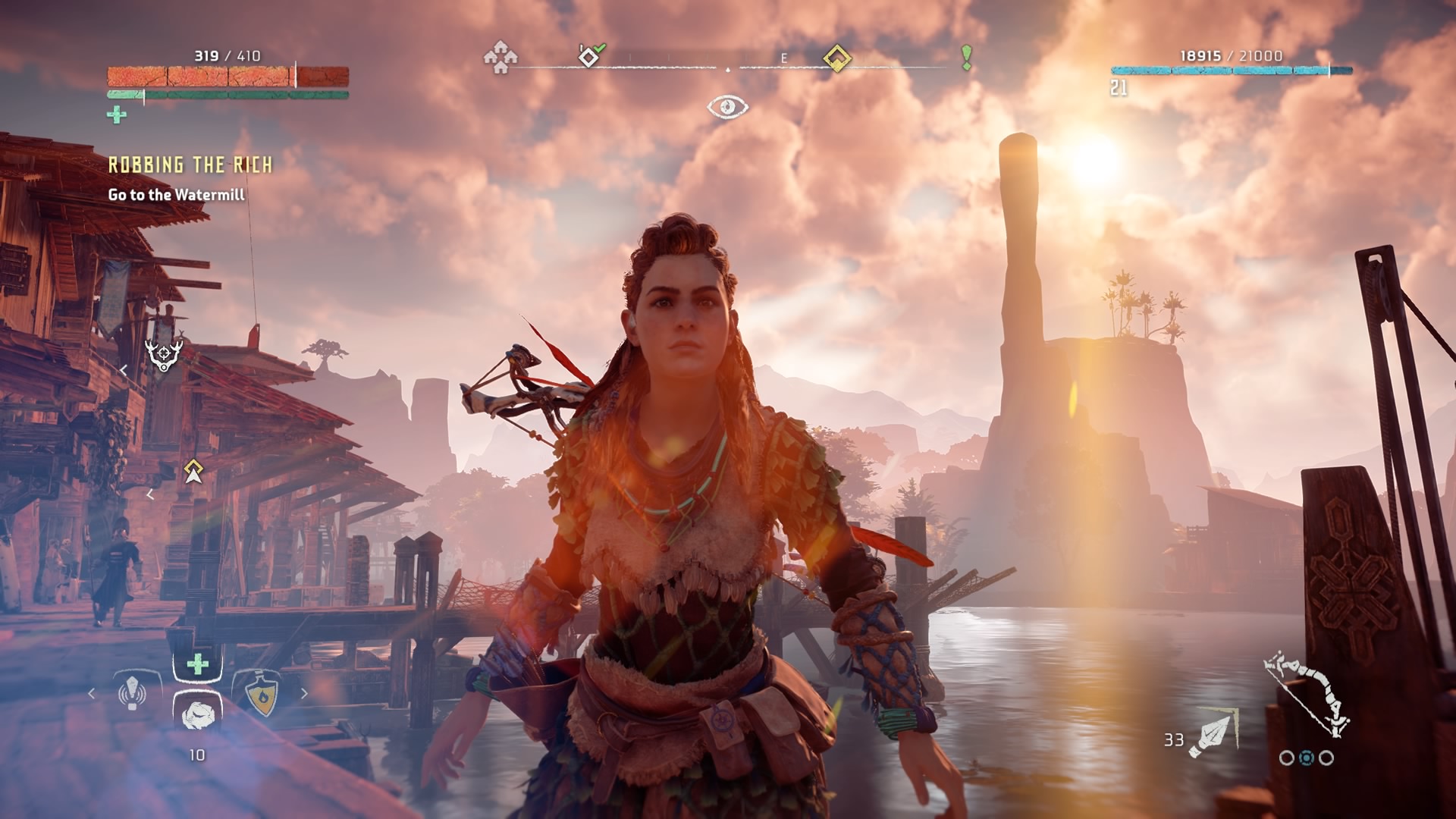The image size is (1456, 819).
Task: Choose the lure call tool icon
Action: pos(133,692)
